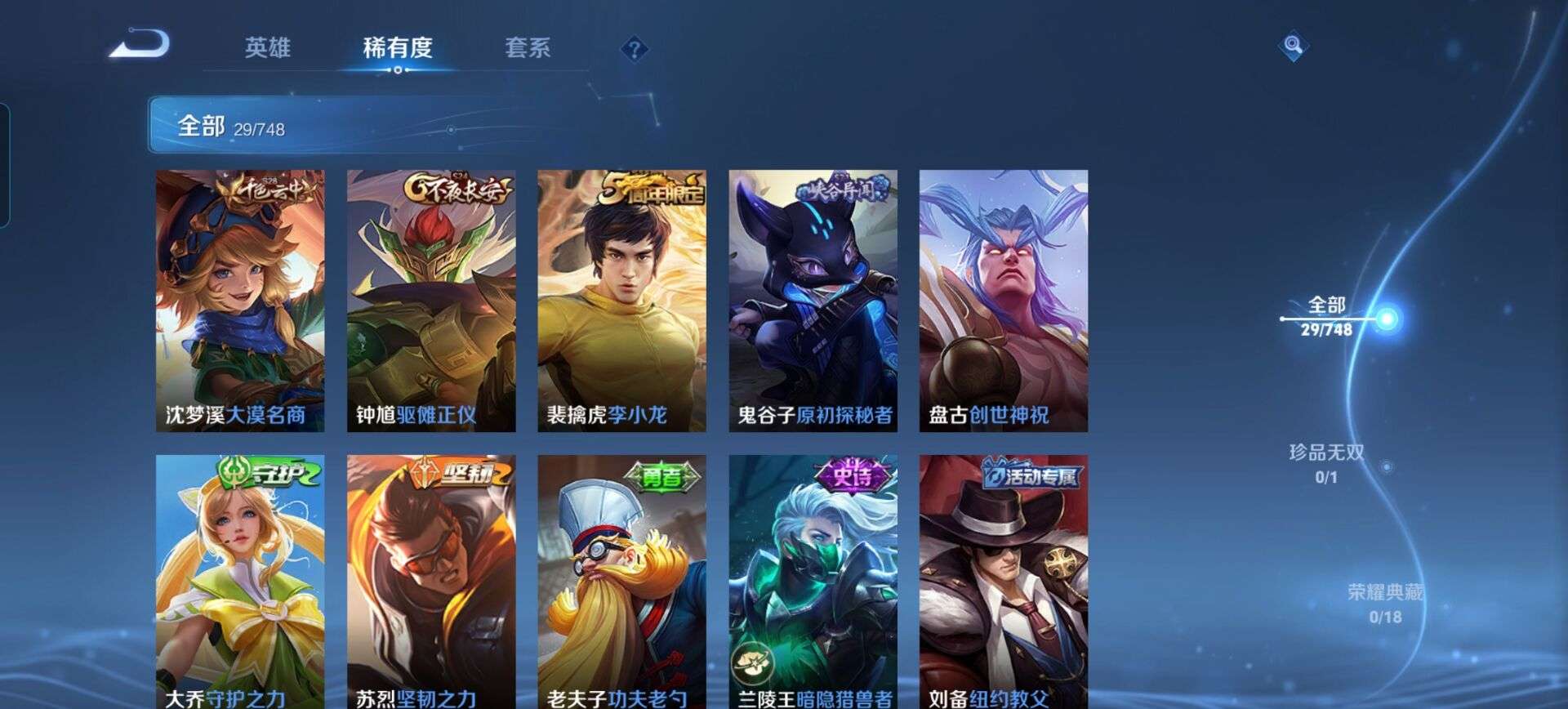This screenshot has width=1568, height=709.
Task: Open the search magnifier icon
Action: 1292,47
